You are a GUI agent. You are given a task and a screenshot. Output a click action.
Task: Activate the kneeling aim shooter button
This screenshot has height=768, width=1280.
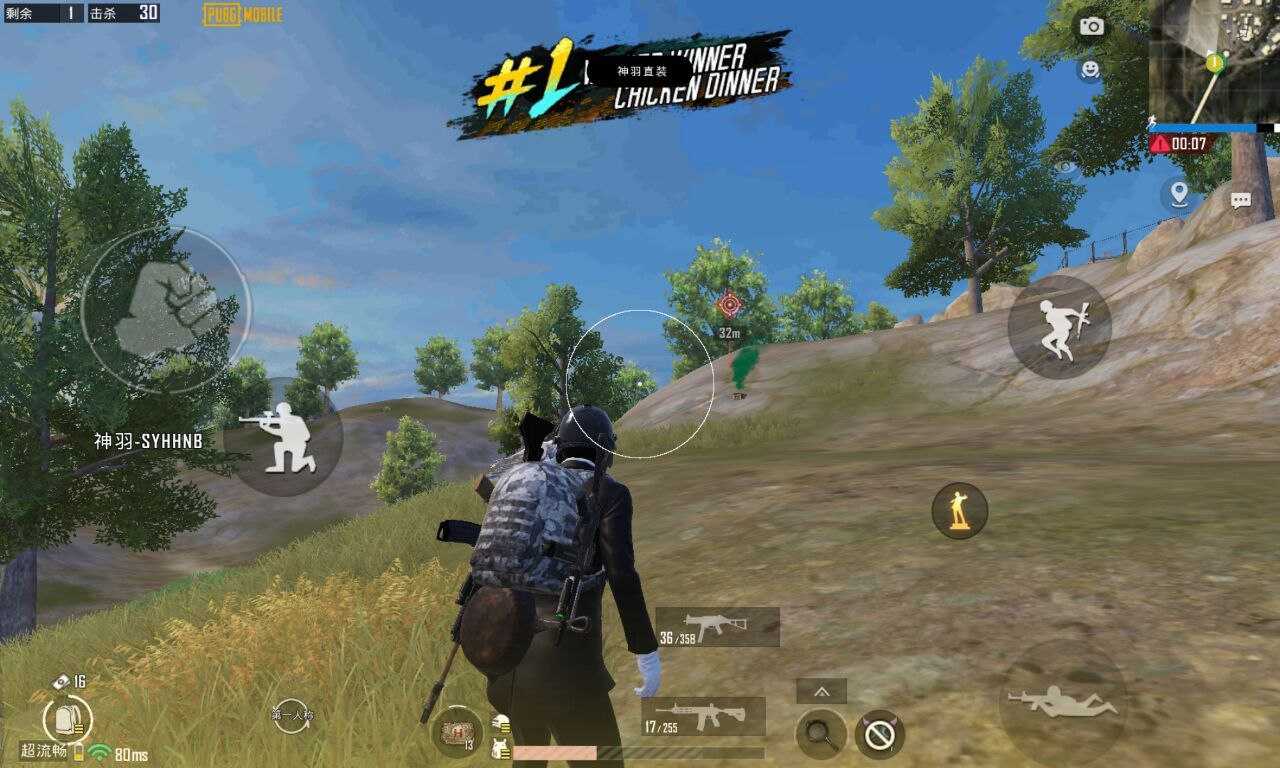(283, 437)
